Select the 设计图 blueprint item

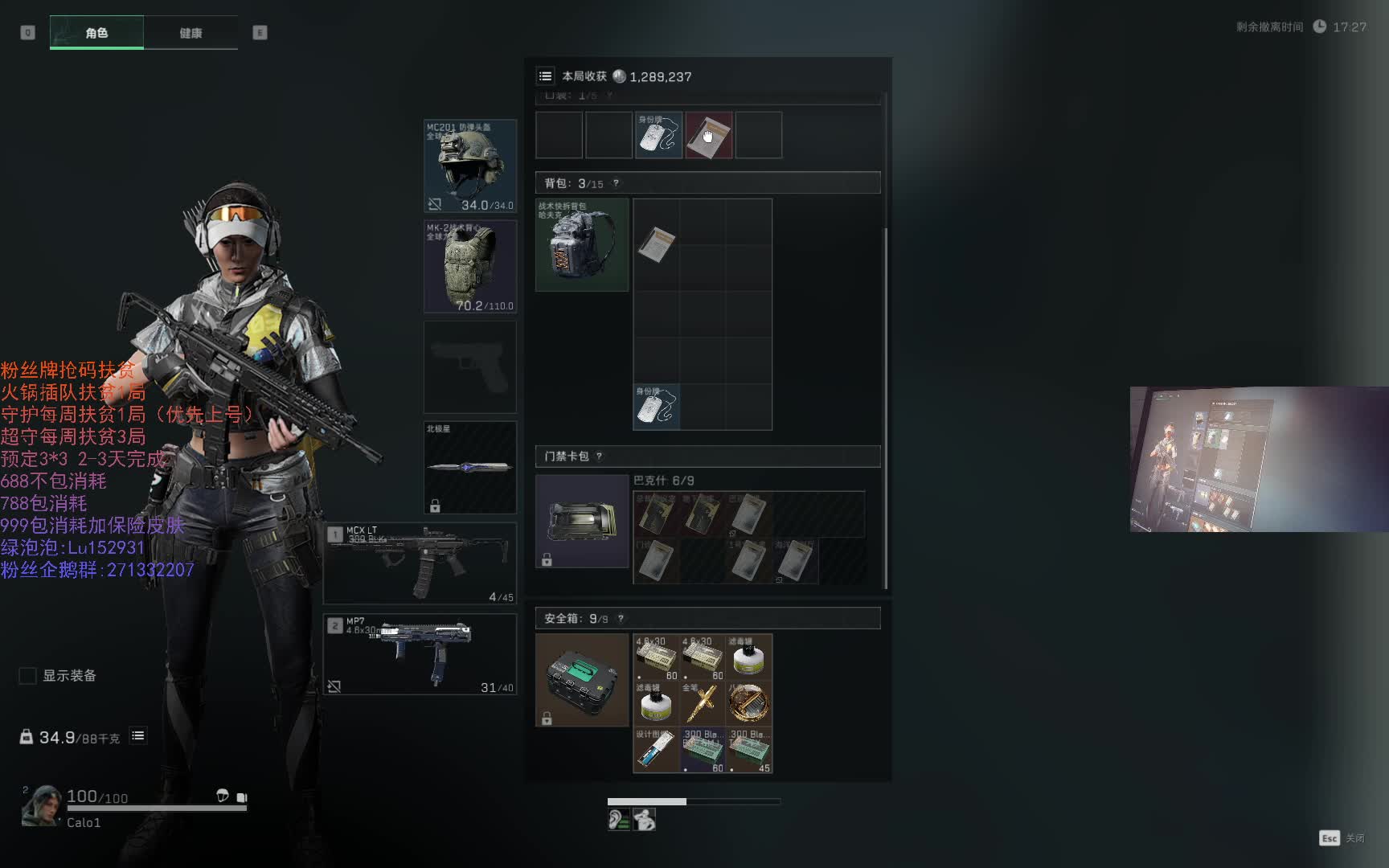[656, 750]
